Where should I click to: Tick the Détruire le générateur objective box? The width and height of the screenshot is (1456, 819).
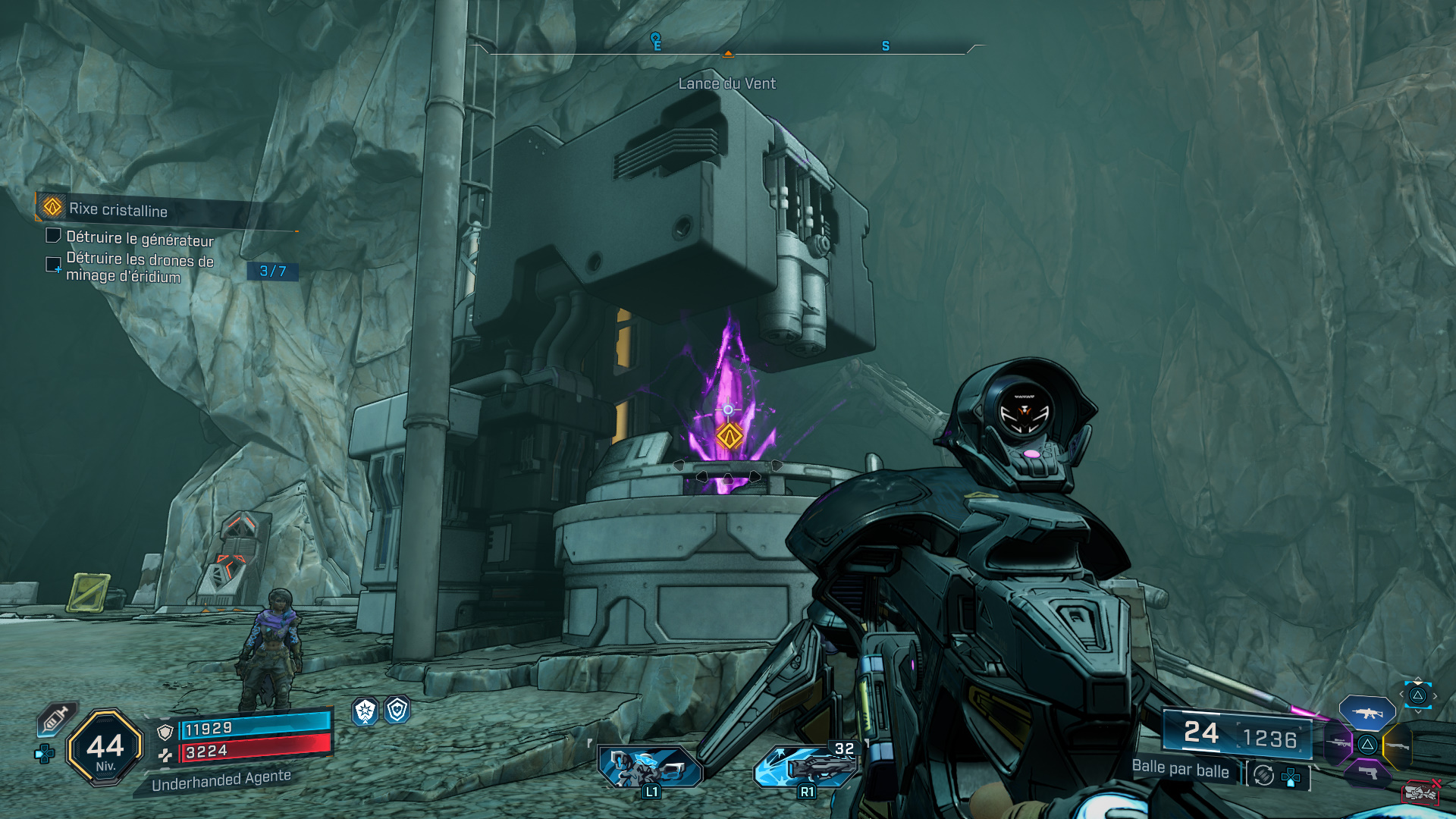(53, 236)
